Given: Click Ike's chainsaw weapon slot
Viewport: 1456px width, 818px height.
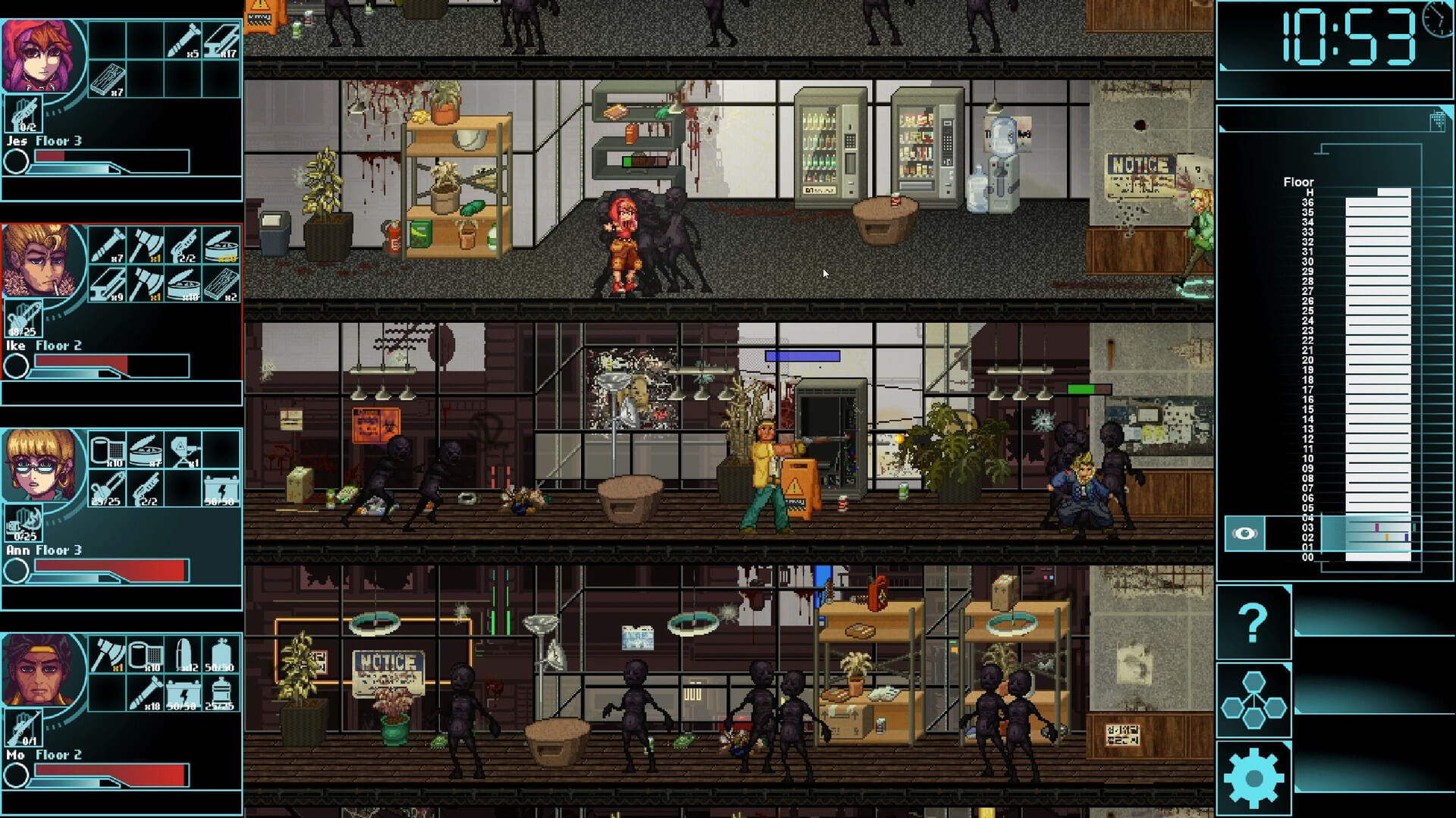Looking at the screenshot, I should click(x=23, y=318).
